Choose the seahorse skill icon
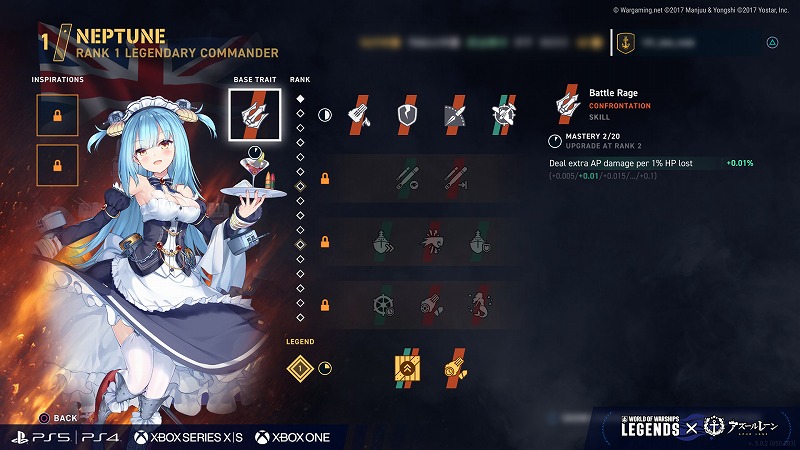Viewport: 800px width, 450px height. (480, 303)
